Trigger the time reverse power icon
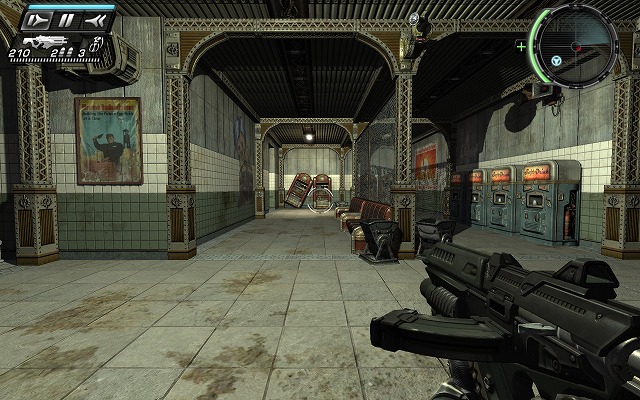The height and width of the screenshot is (400, 640). pyautogui.click(x=95, y=19)
